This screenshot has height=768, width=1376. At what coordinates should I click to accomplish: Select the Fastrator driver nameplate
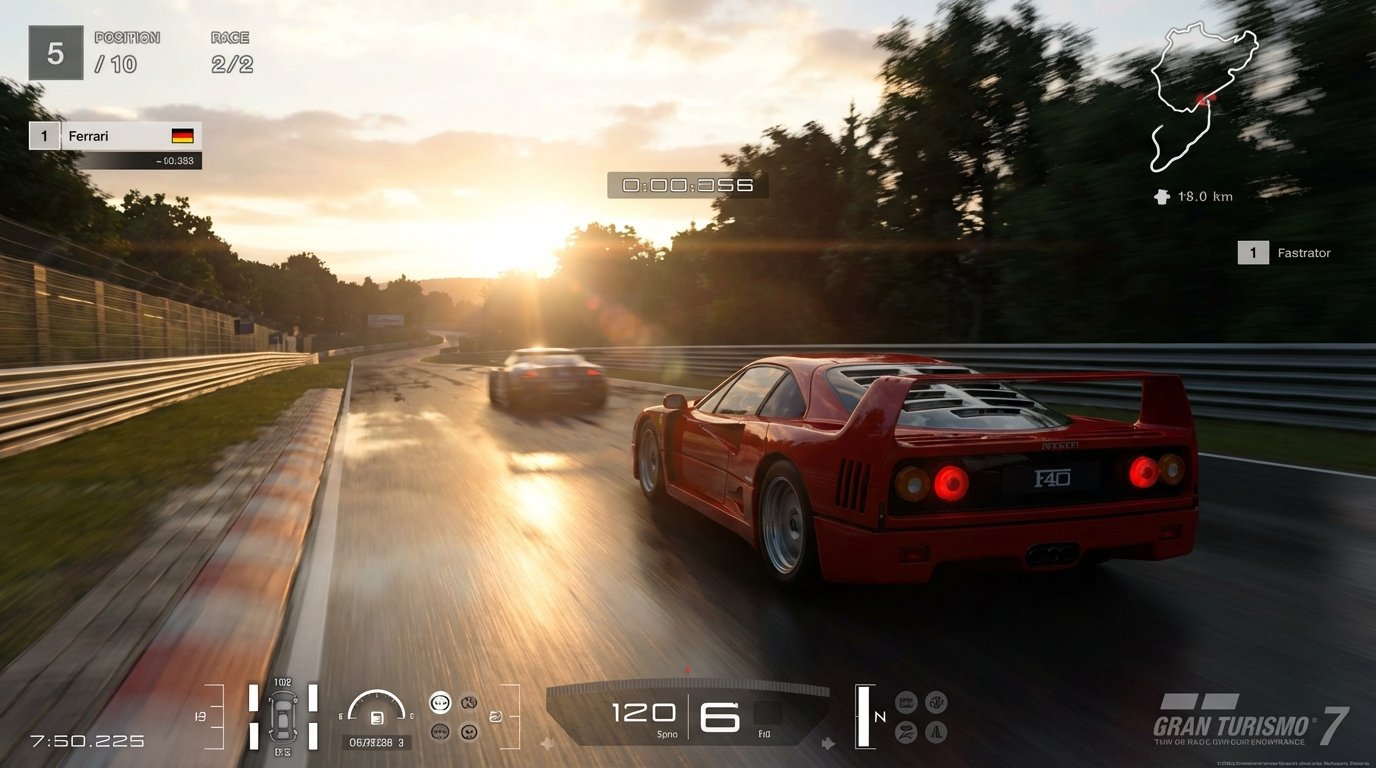pyautogui.click(x=1290, y=252)
